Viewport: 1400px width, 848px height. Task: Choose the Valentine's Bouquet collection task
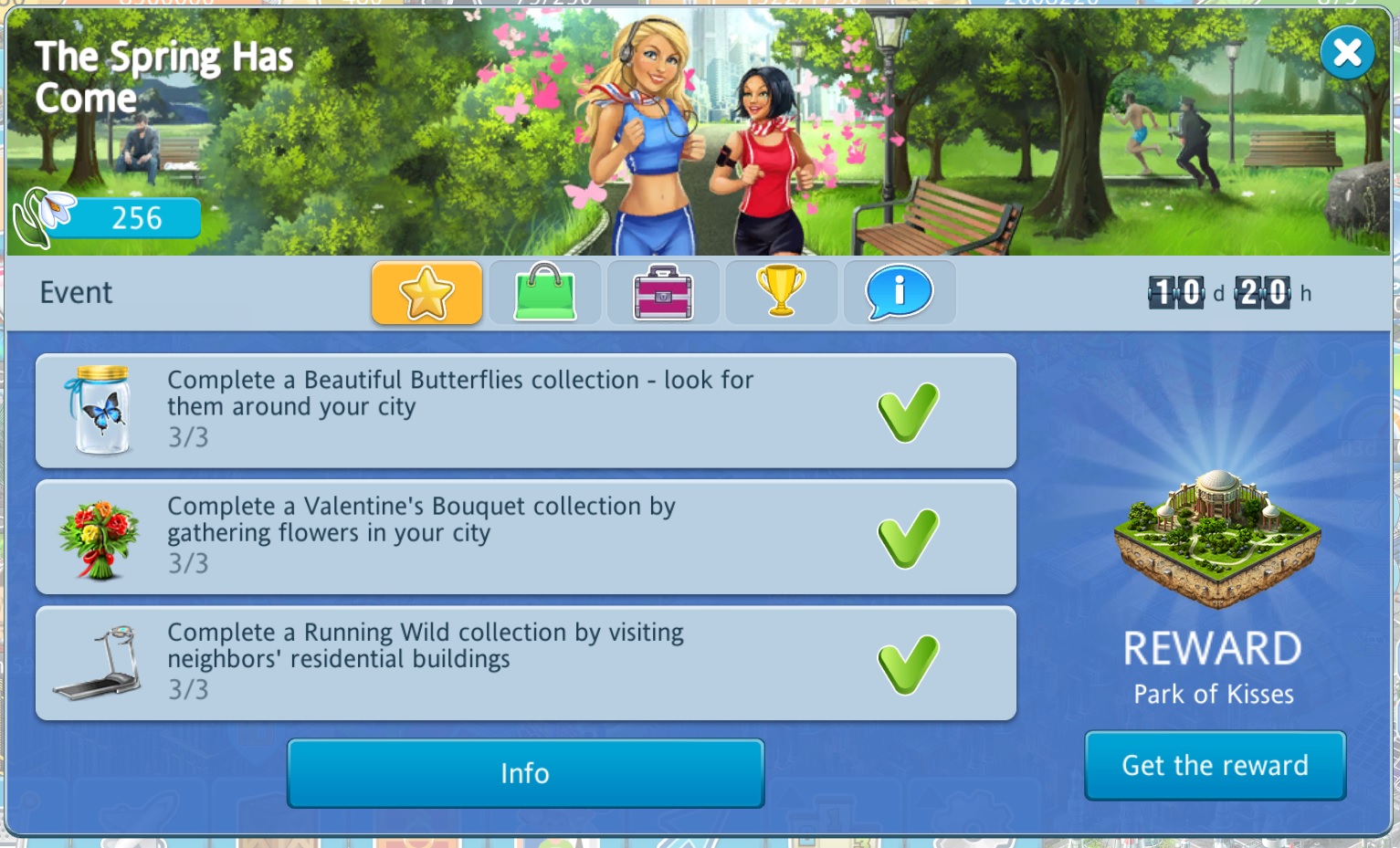[525, 537]
